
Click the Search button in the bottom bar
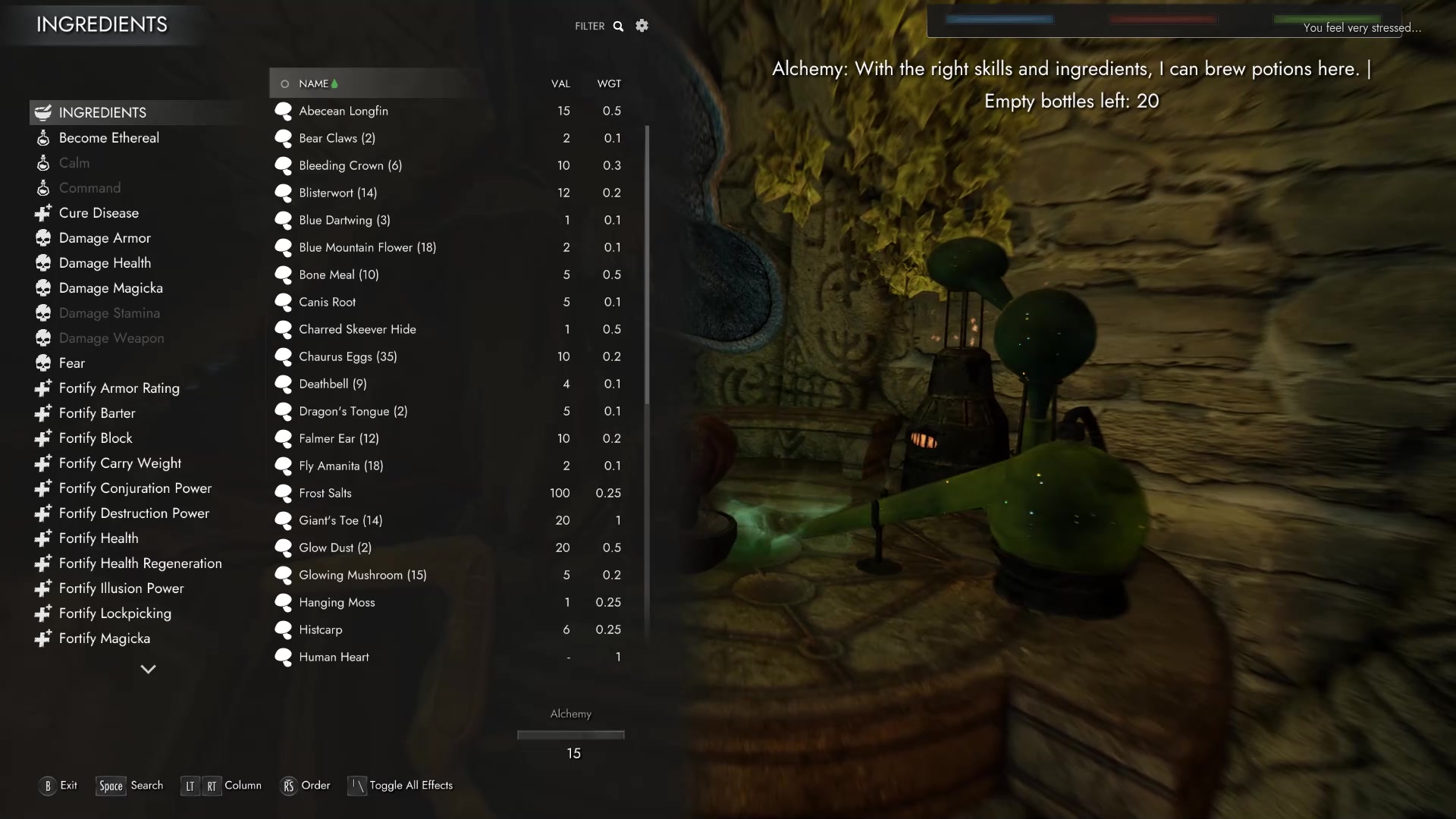coord(130,786)
